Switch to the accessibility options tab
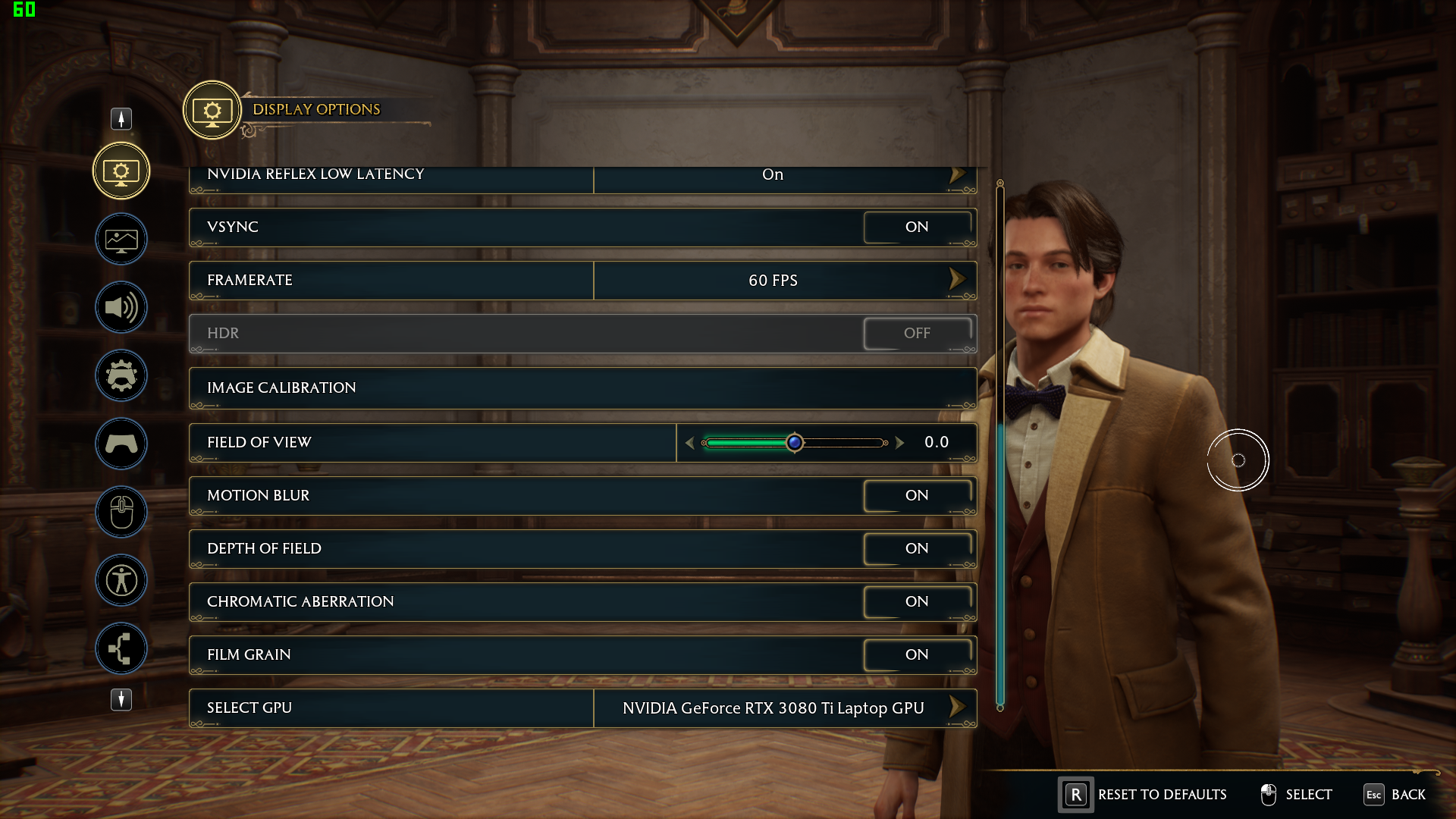The image size is (1456, 819). click(x=121, y=580)
